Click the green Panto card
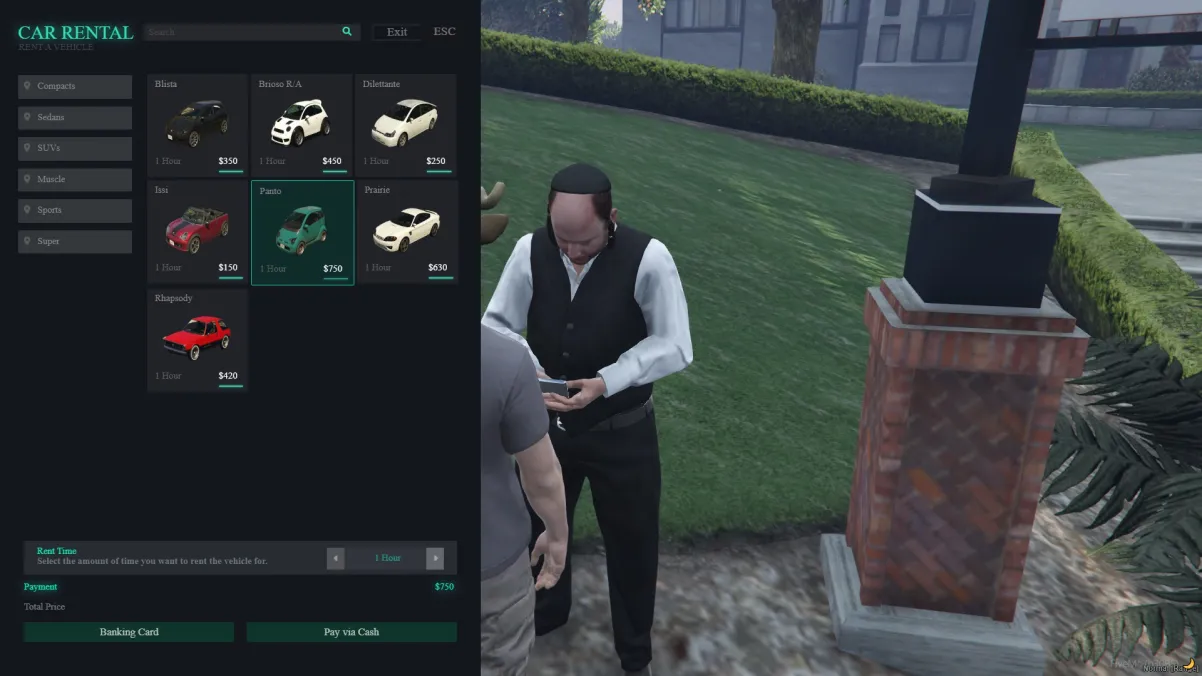 tap(302, 232)
